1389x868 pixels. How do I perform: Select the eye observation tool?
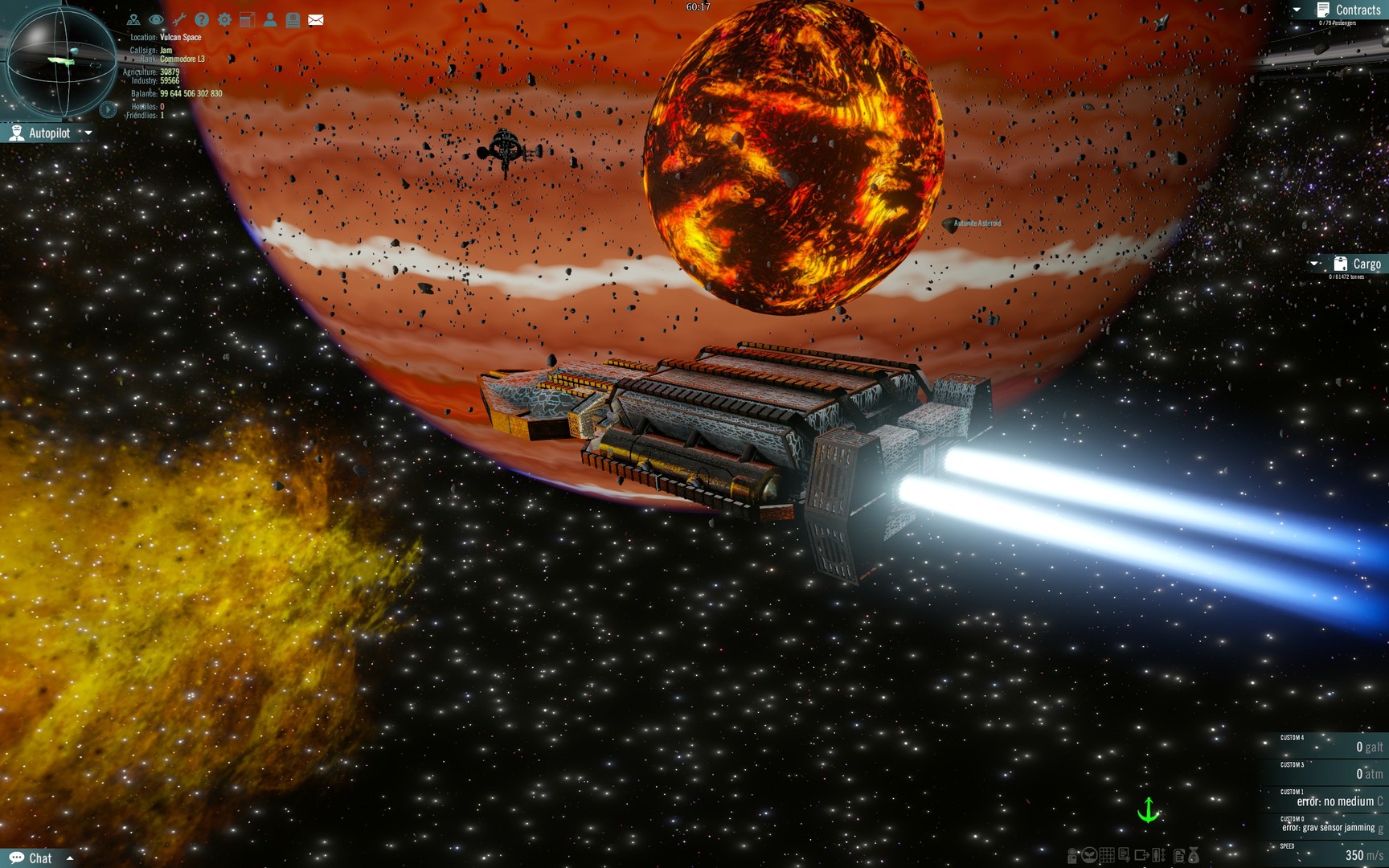pos(157,20)
